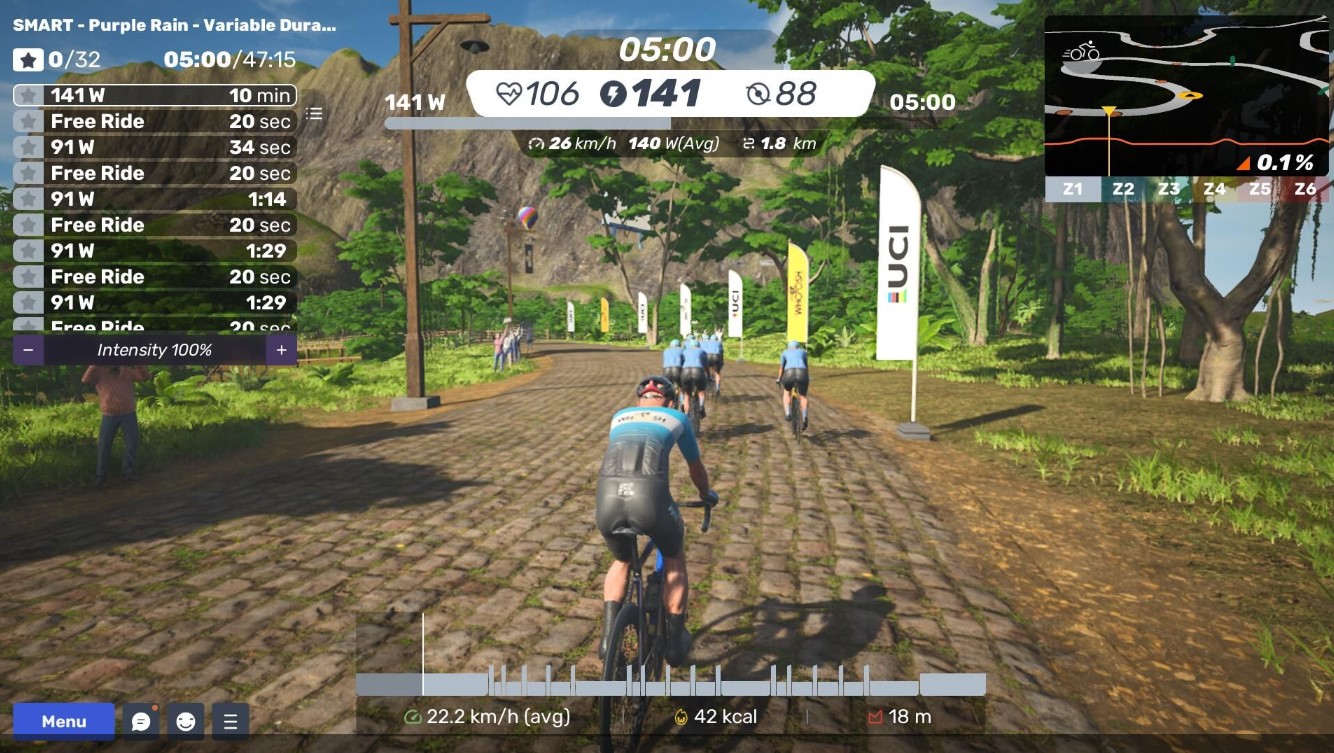
Task: Decrease workout intensity with the minus button
Action: (x=28, y=350)
